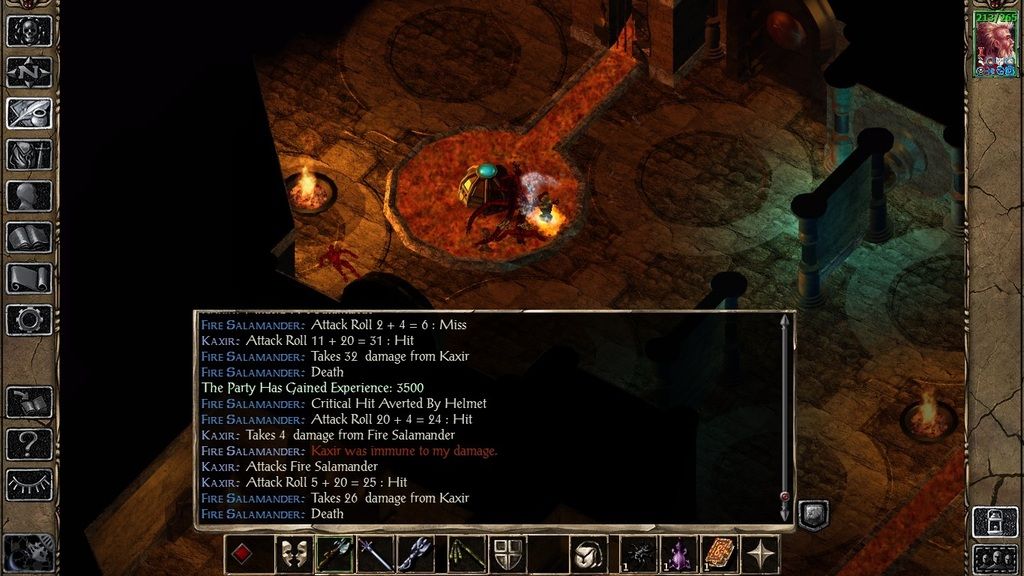Open the priest scroll screen
This screenshot has height=576, width=1024.
(x=29, y=279)
